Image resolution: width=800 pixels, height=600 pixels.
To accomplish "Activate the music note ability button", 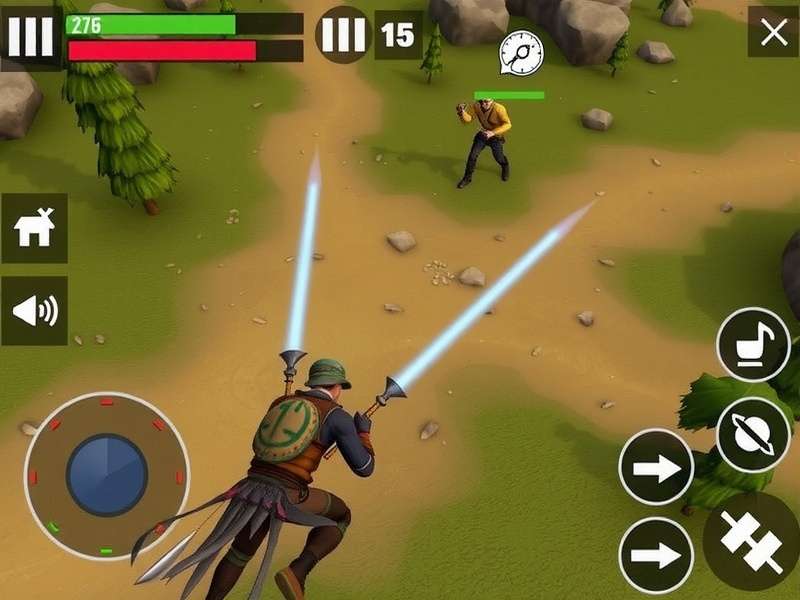I will click(753, 345).
